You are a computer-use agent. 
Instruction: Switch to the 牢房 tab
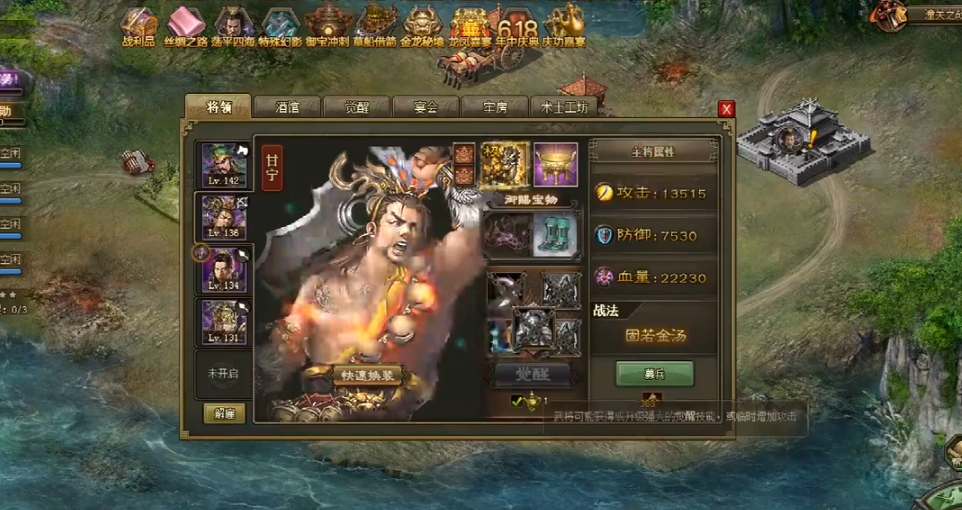tap(494, 107)
